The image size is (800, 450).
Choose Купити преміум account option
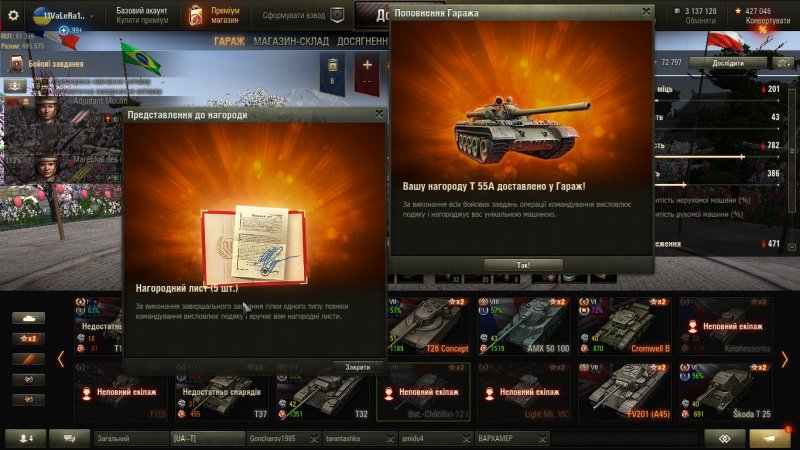143,21
